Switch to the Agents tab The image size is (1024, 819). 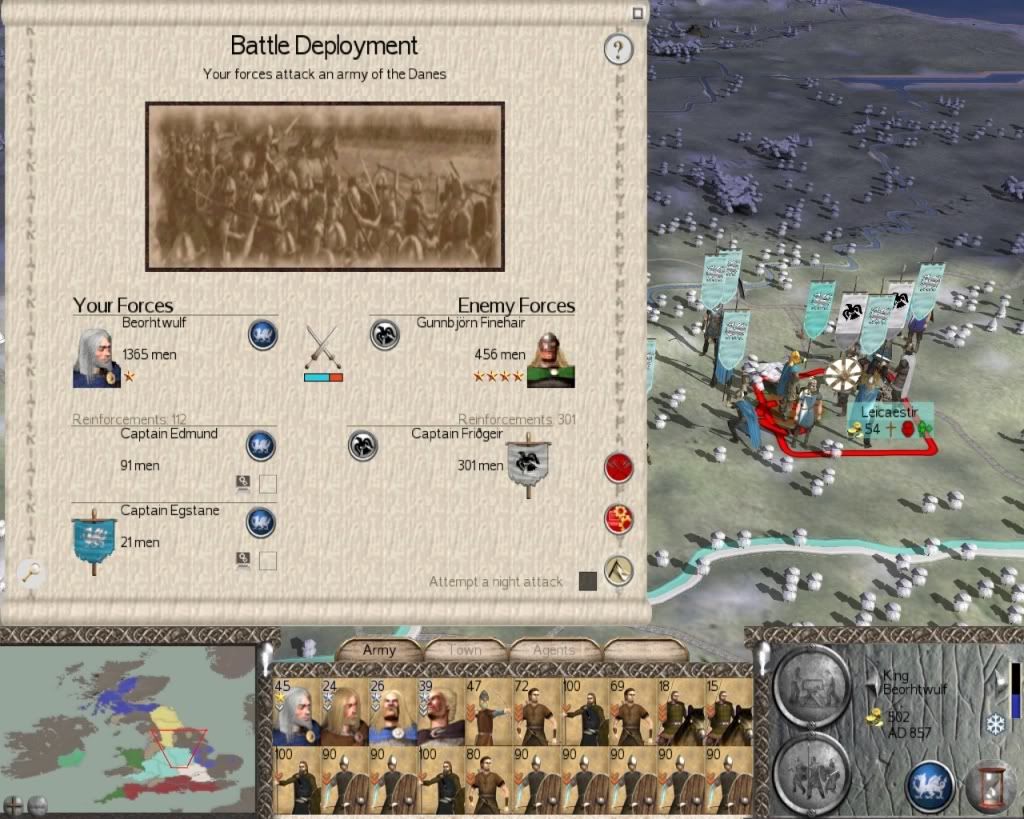[553, 650]
